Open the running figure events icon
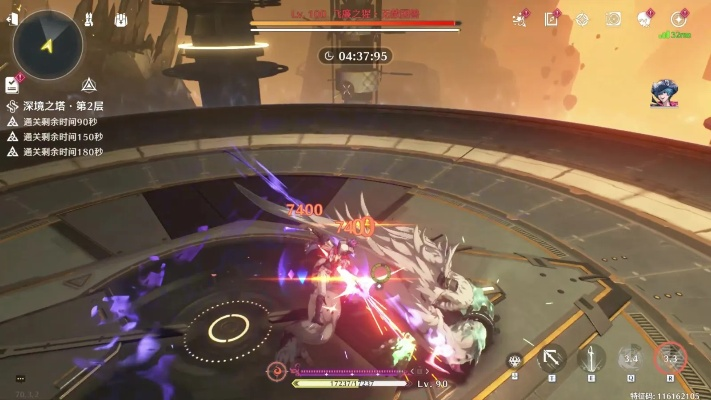The height and width of the screenshot is (400, 711). coord(520,19)
